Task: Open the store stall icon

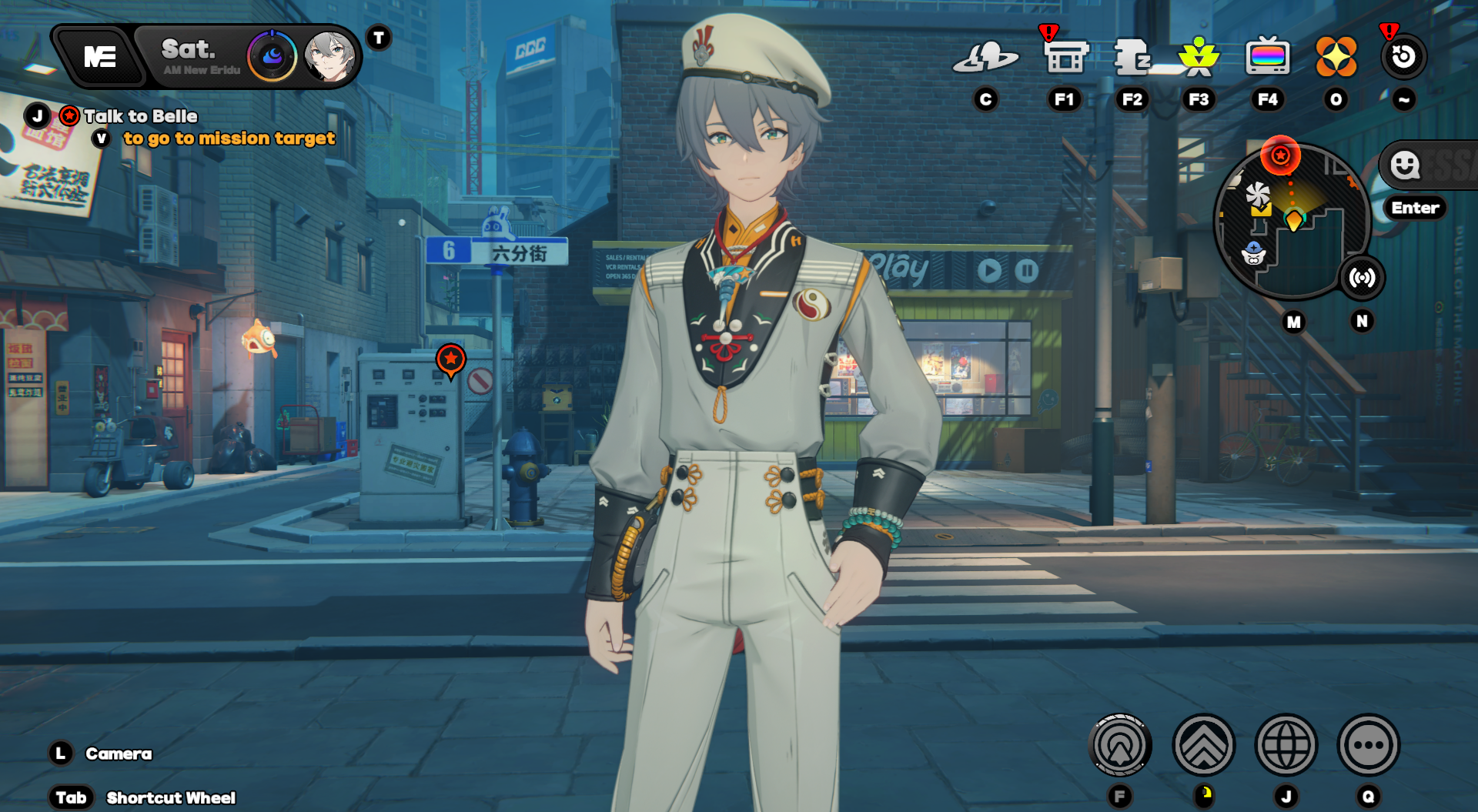Action: 1065,56
